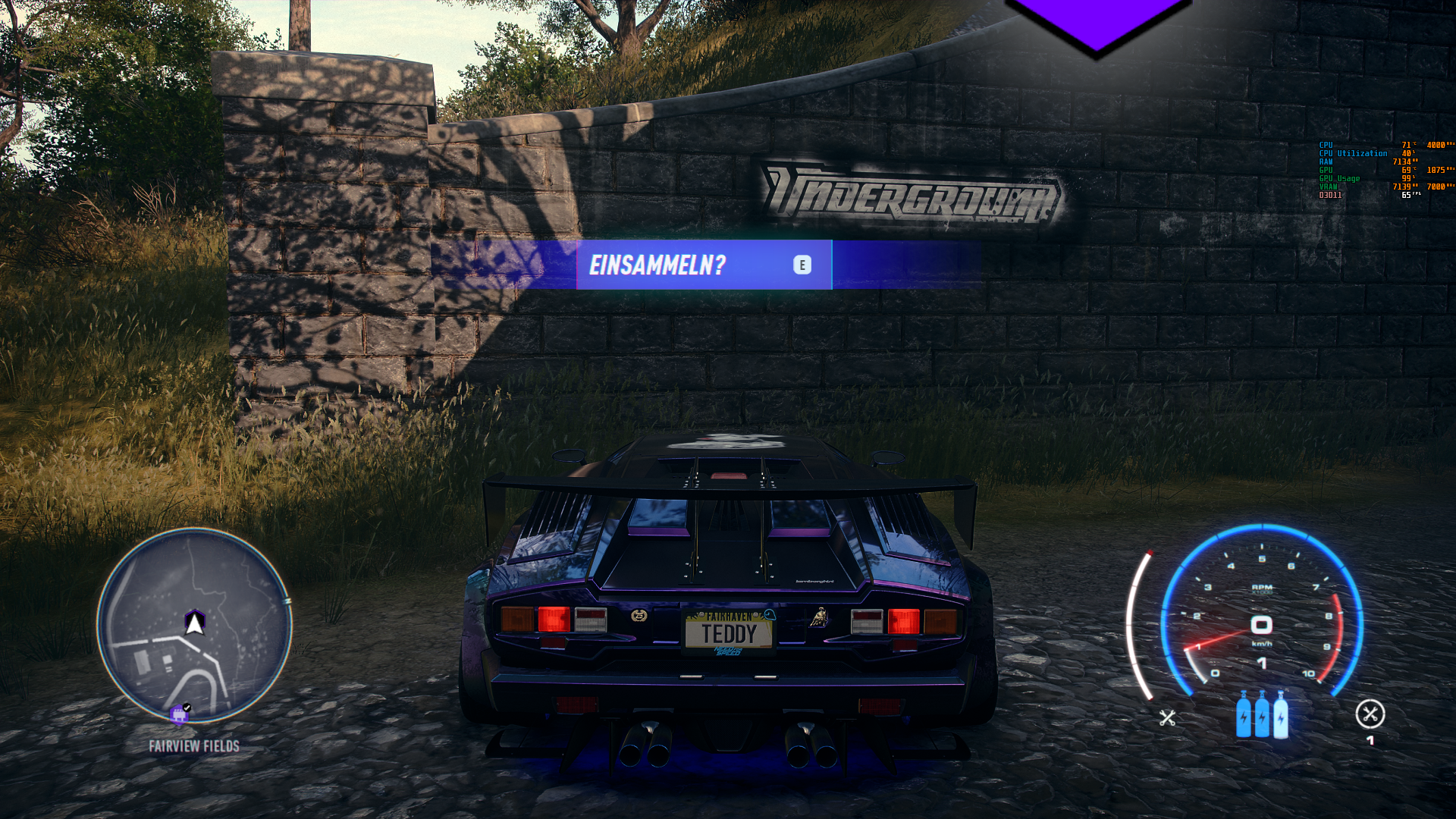This screenshot has width=1456, height=819.
Task: Click the wrench damage indicator left of the tachometer
Action: tap(1168, 716)
